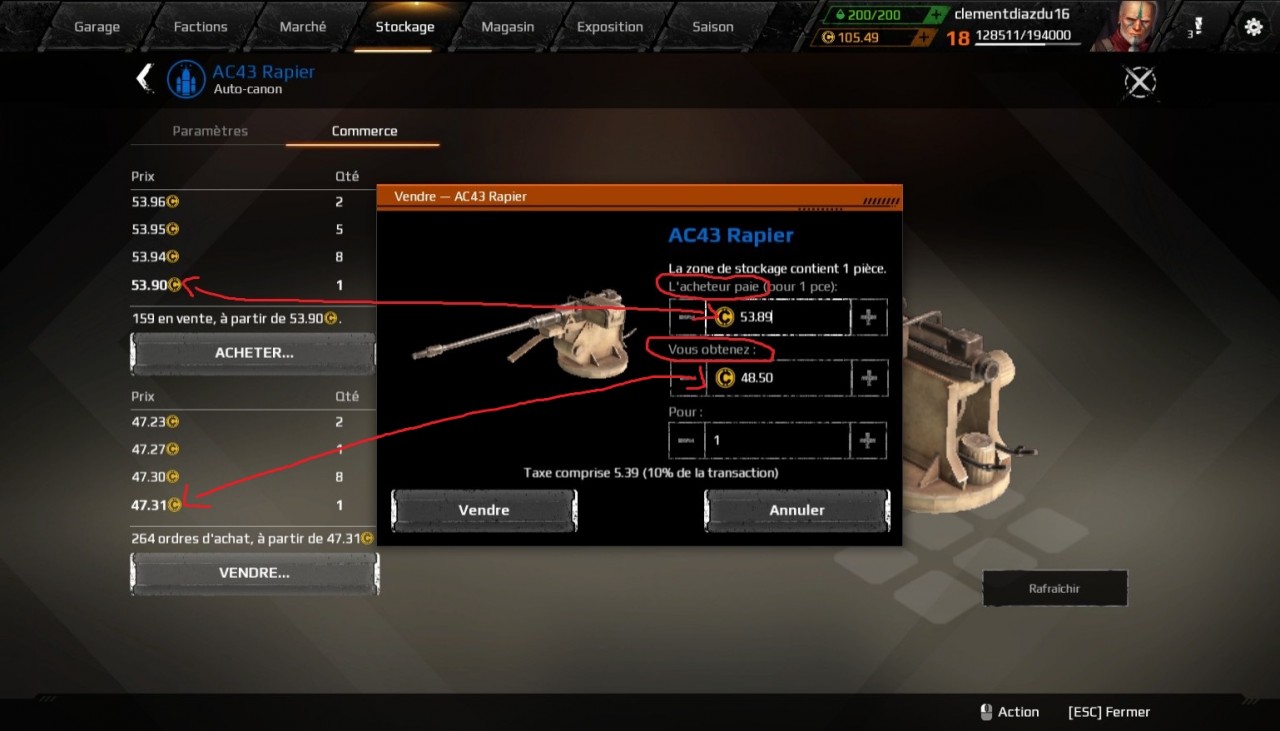Click the back arrow beside AC43 Rapier
This screenshot has width=1280, height=731.
(x=145, y=78)
